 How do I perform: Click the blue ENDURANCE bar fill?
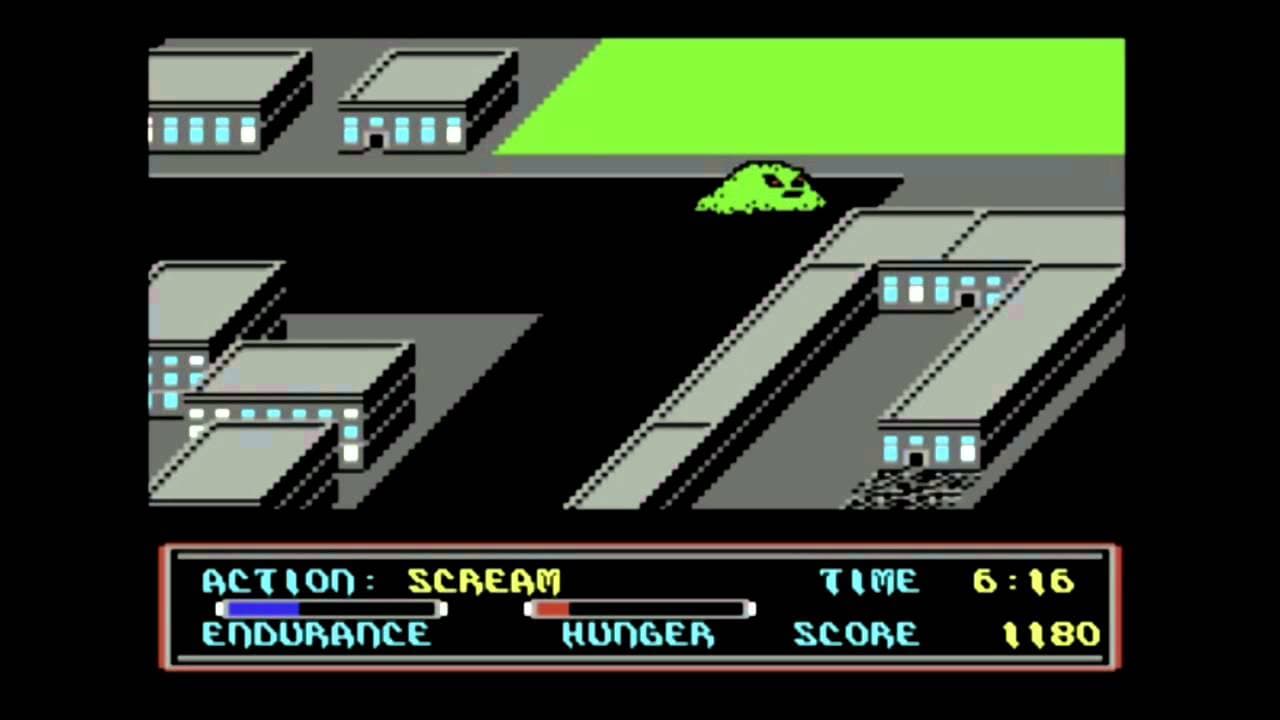pos(260,609)
